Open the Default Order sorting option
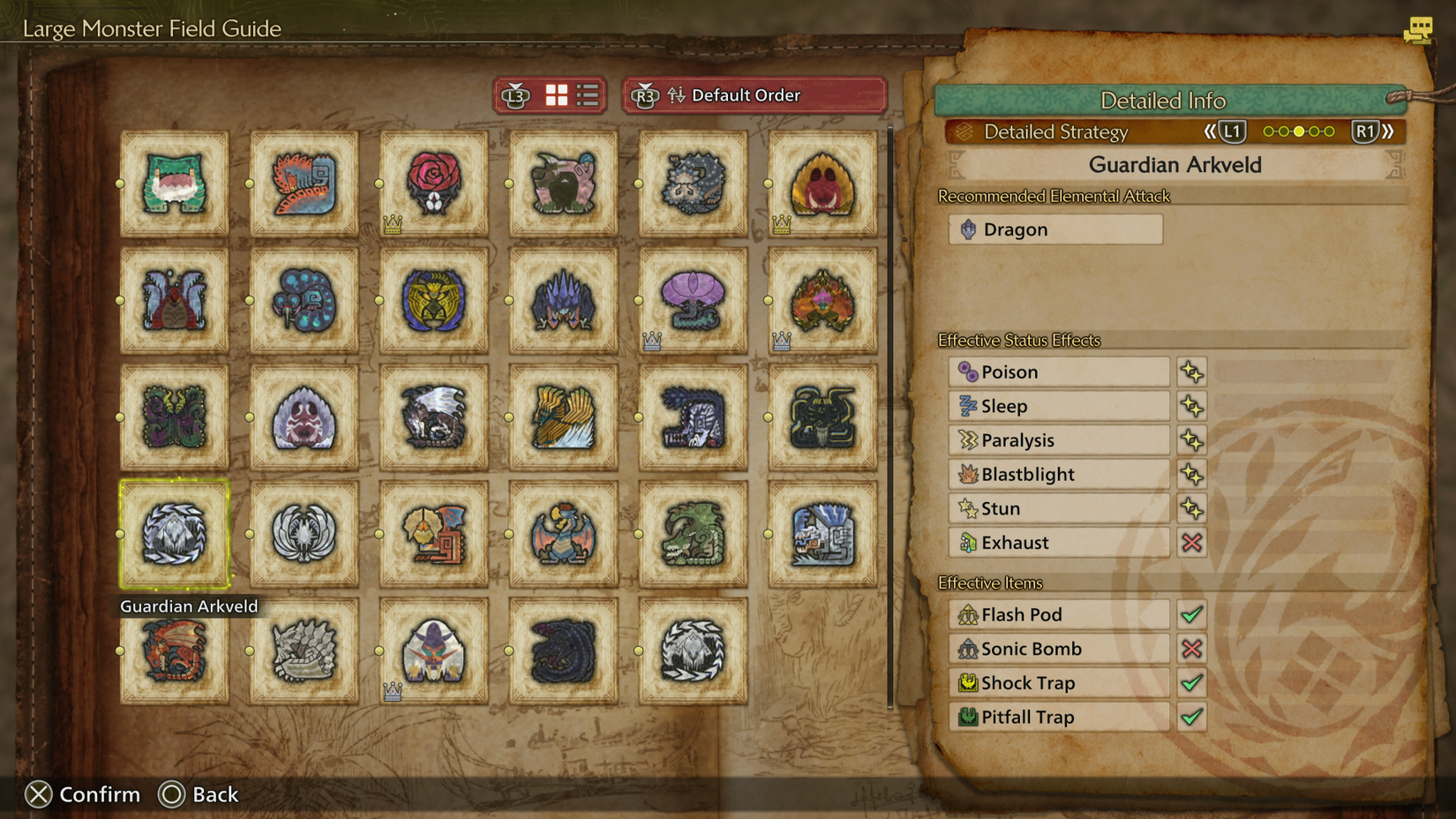The image size is (1456, 819). (x=746, y=95)
